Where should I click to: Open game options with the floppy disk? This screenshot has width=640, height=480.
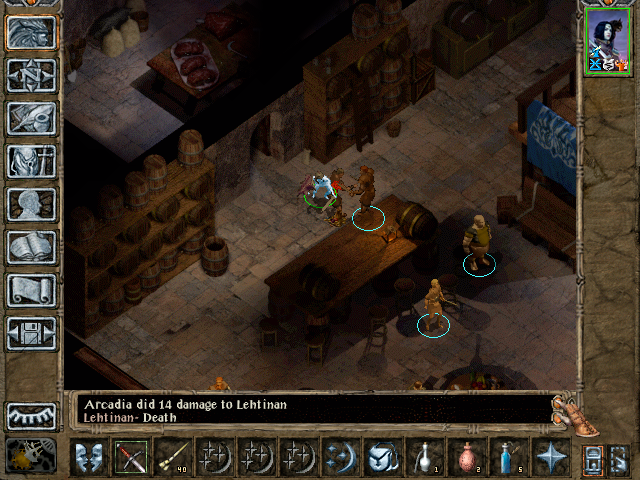click(31, 333)
